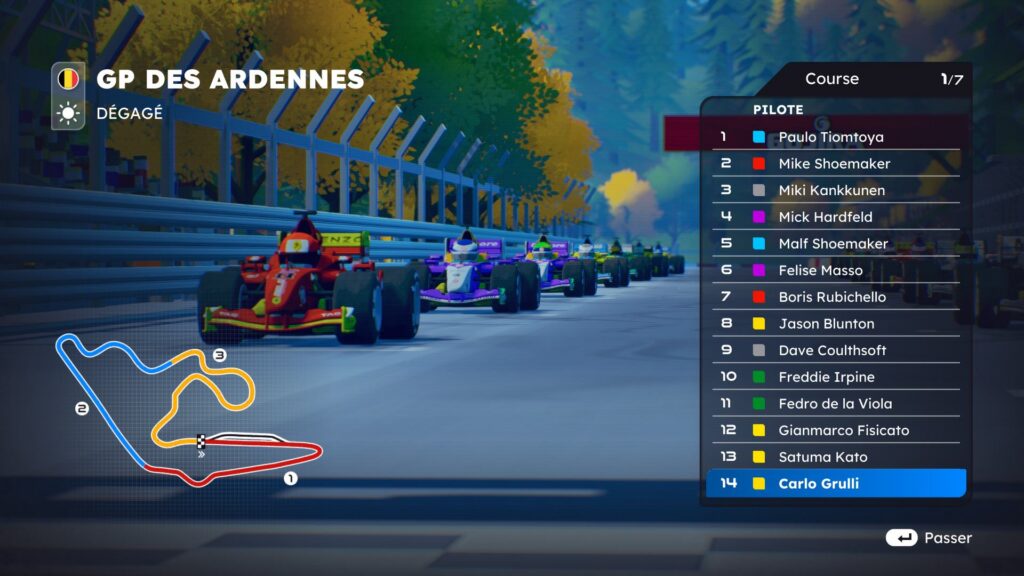
Task: Select Dave Coulthsoft in the list
Action: coord(835,350)
